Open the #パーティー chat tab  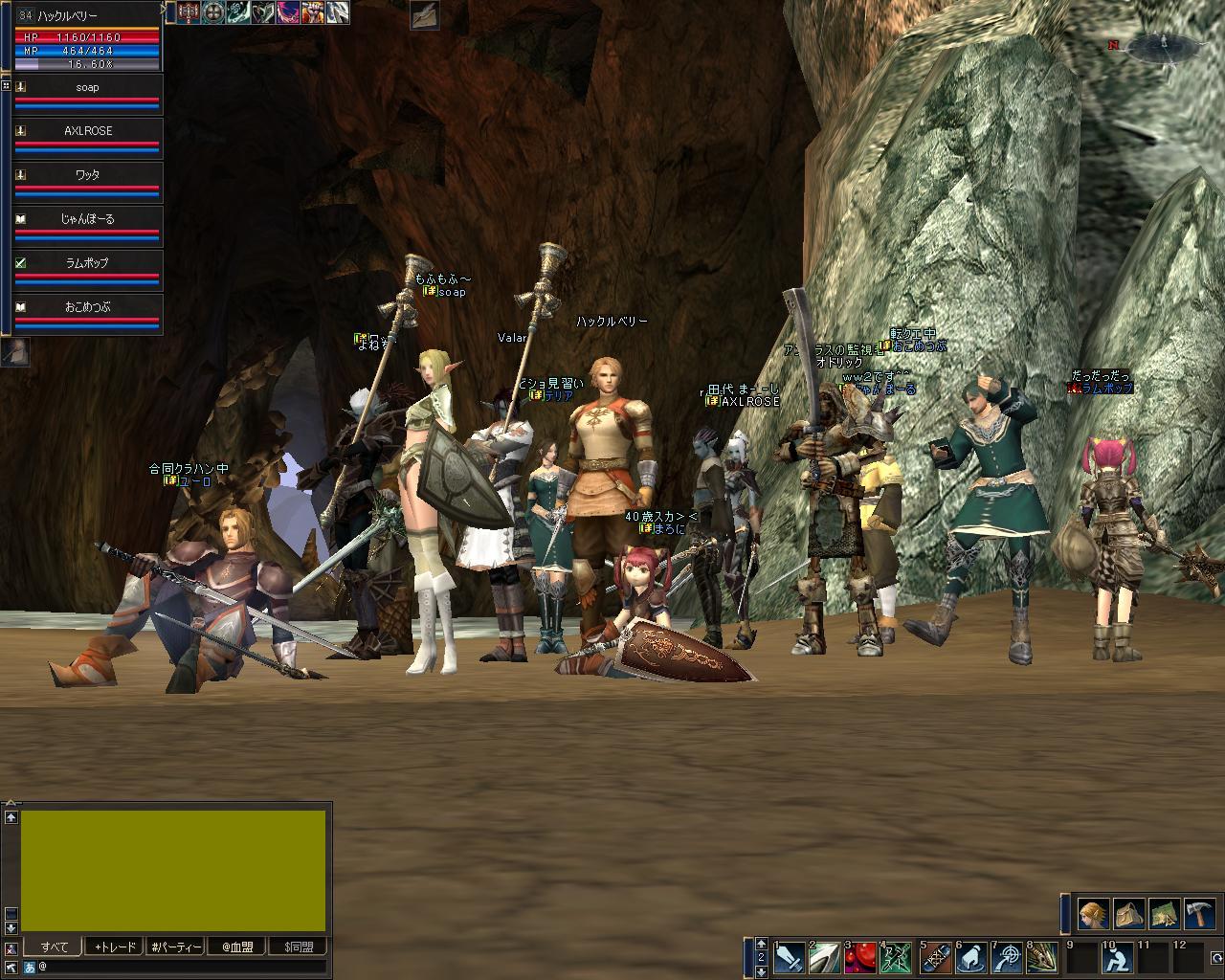pos(176,947)
